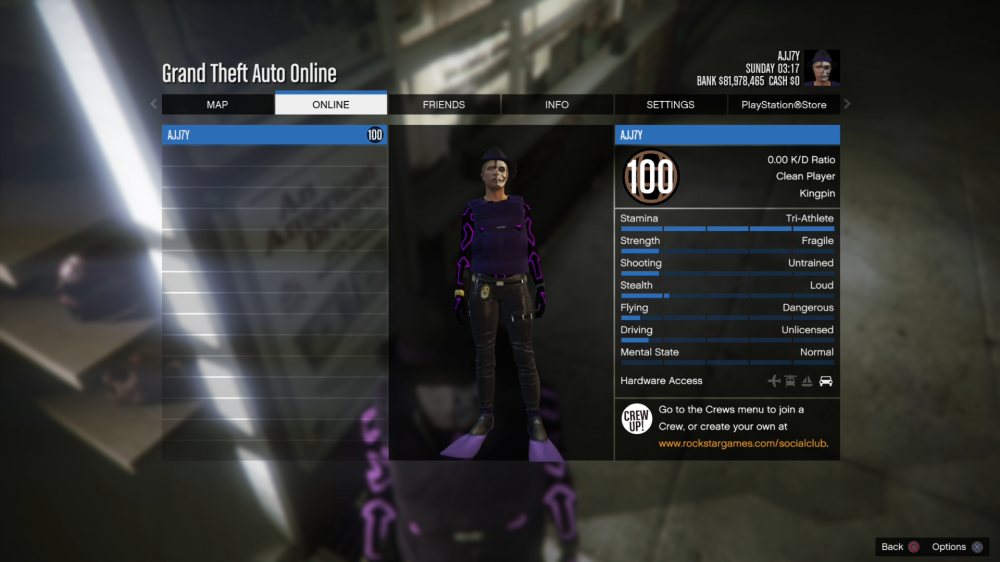The width and height of the screenshot is (1000, 562).
Task: Click the right arrow beside PlayStation Store
Action: tap(847, 104)
